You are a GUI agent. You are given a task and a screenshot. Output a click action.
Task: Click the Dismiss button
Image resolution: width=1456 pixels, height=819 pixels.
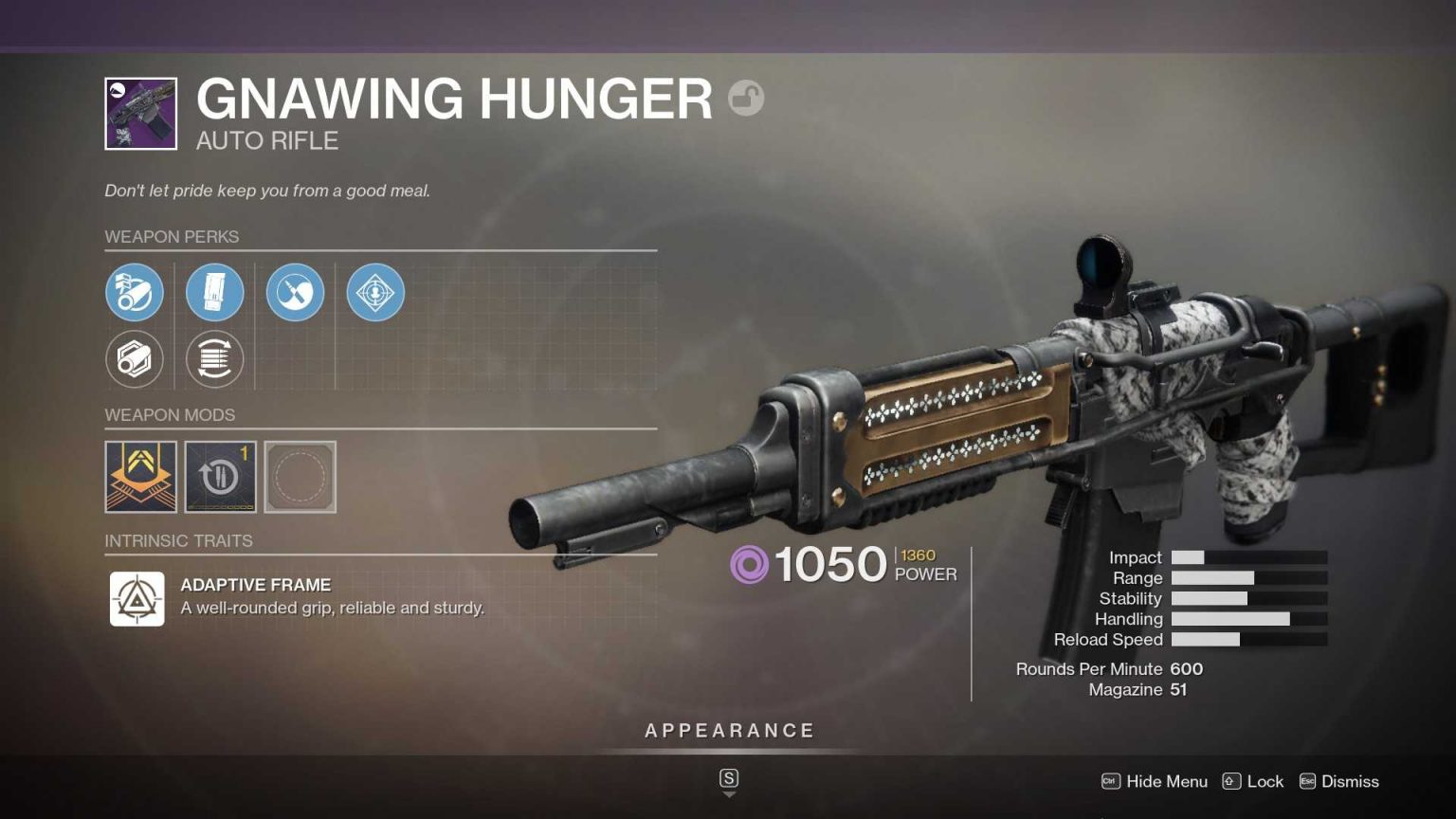coord(1350,781)
